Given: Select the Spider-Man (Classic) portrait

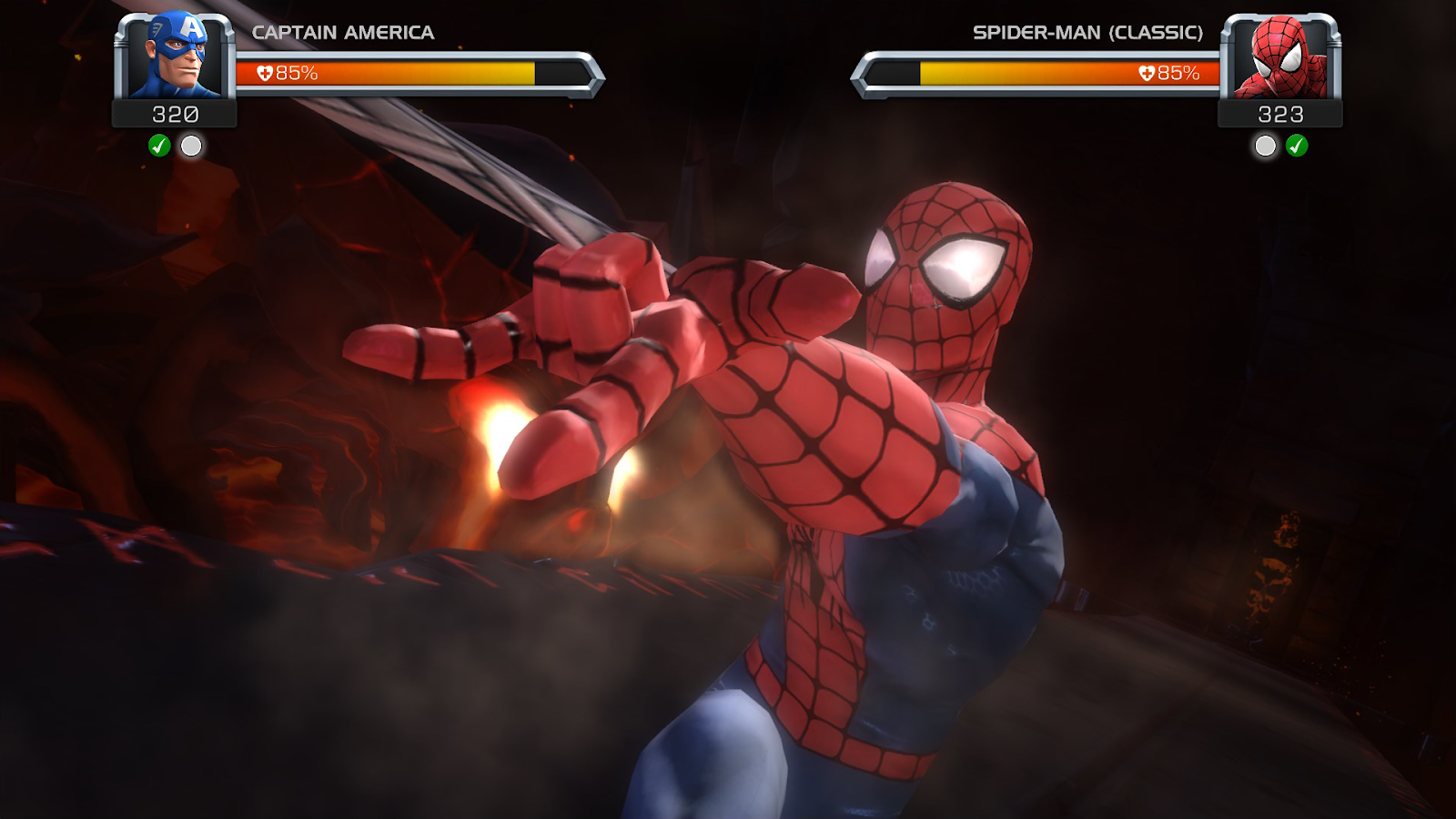Looking at the screenshot, I should point(1280,57).
